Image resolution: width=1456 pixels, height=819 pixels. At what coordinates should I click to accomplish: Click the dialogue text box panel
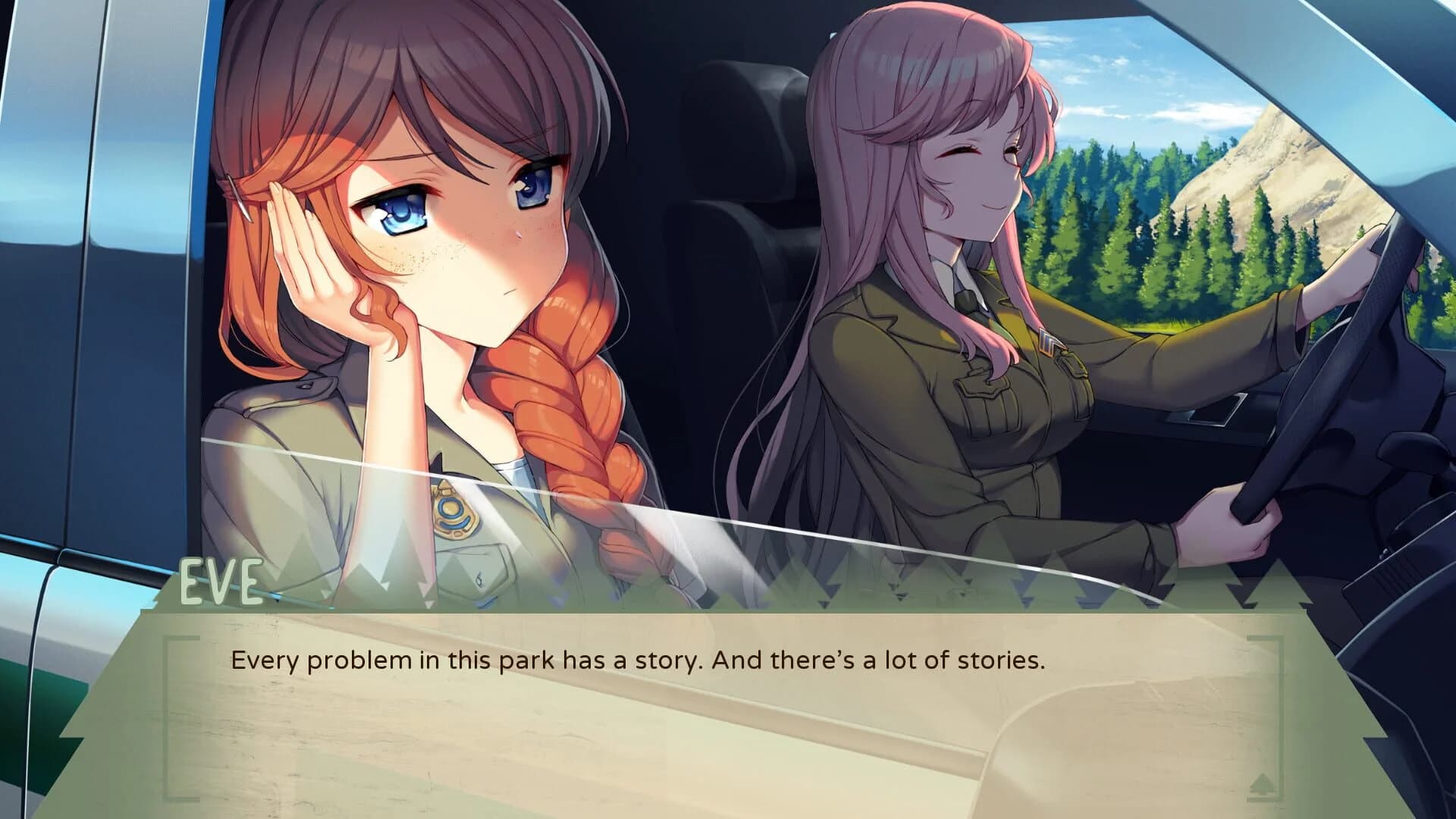coord(728,713)
